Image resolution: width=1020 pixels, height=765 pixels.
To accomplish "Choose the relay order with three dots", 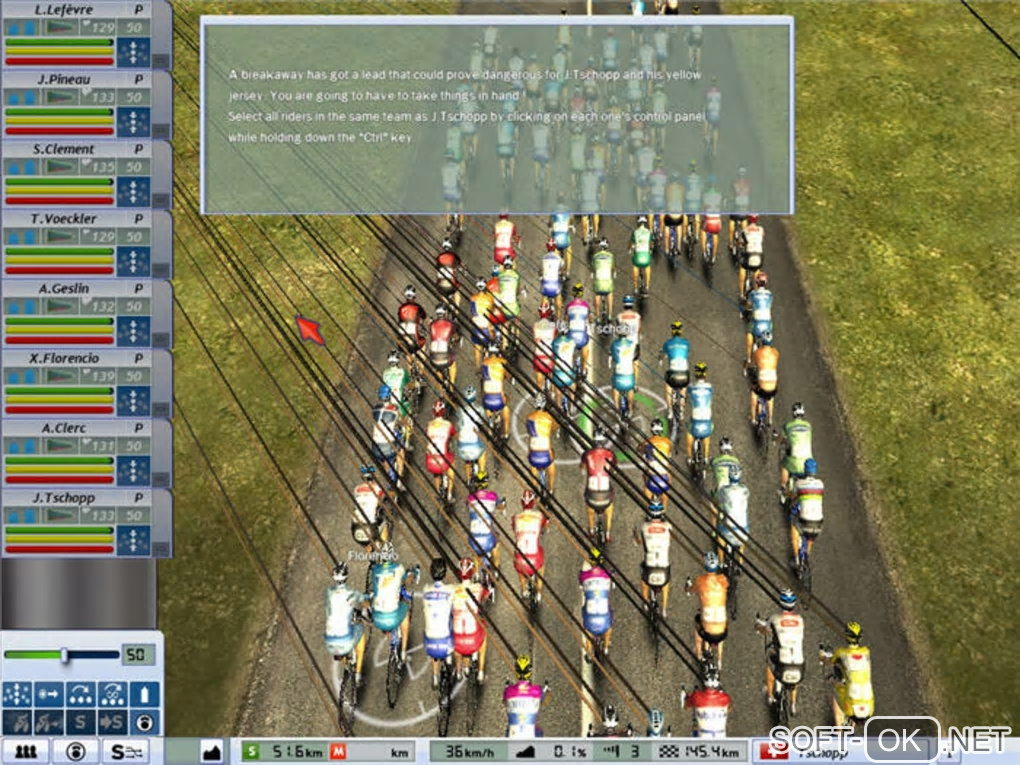I will (x=80, y=694).
